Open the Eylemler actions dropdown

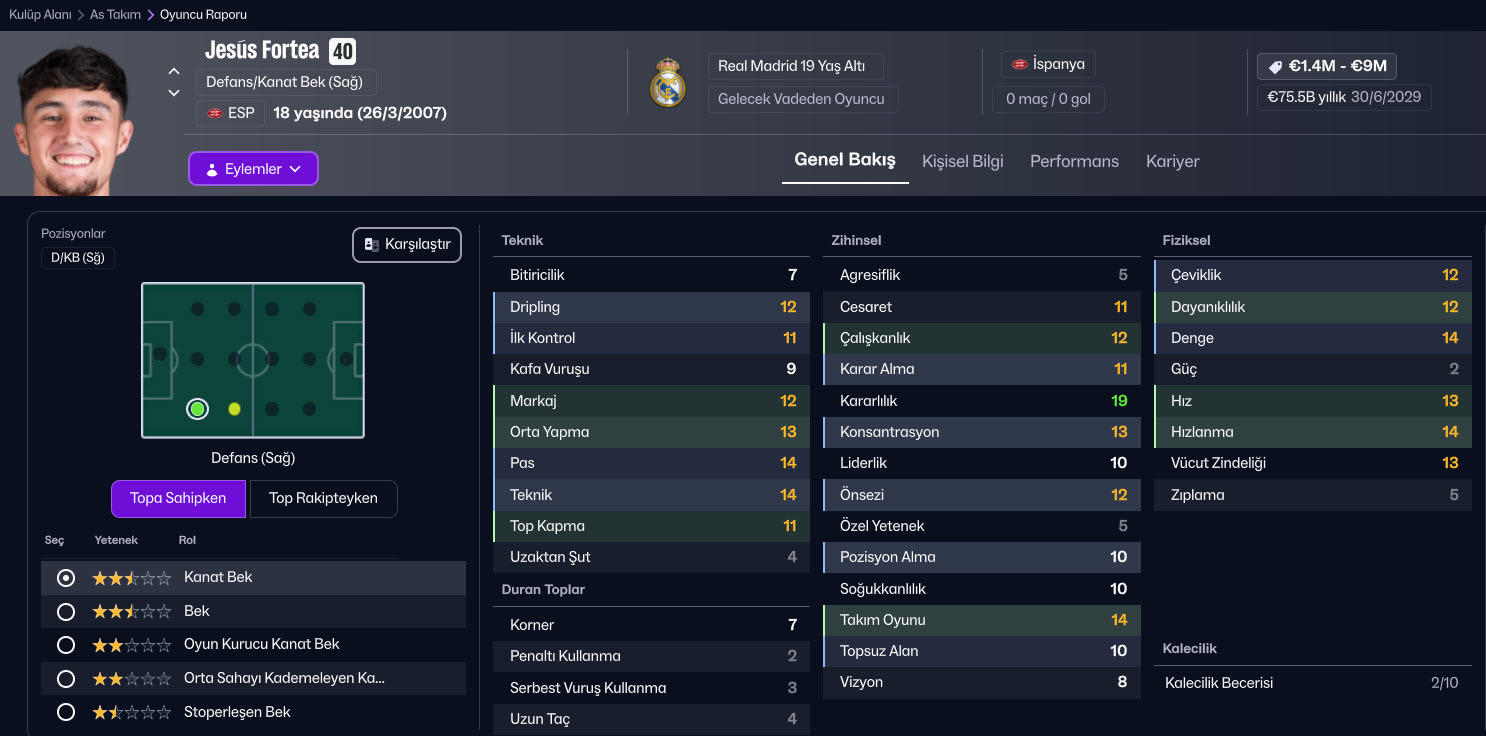point(253,169)
